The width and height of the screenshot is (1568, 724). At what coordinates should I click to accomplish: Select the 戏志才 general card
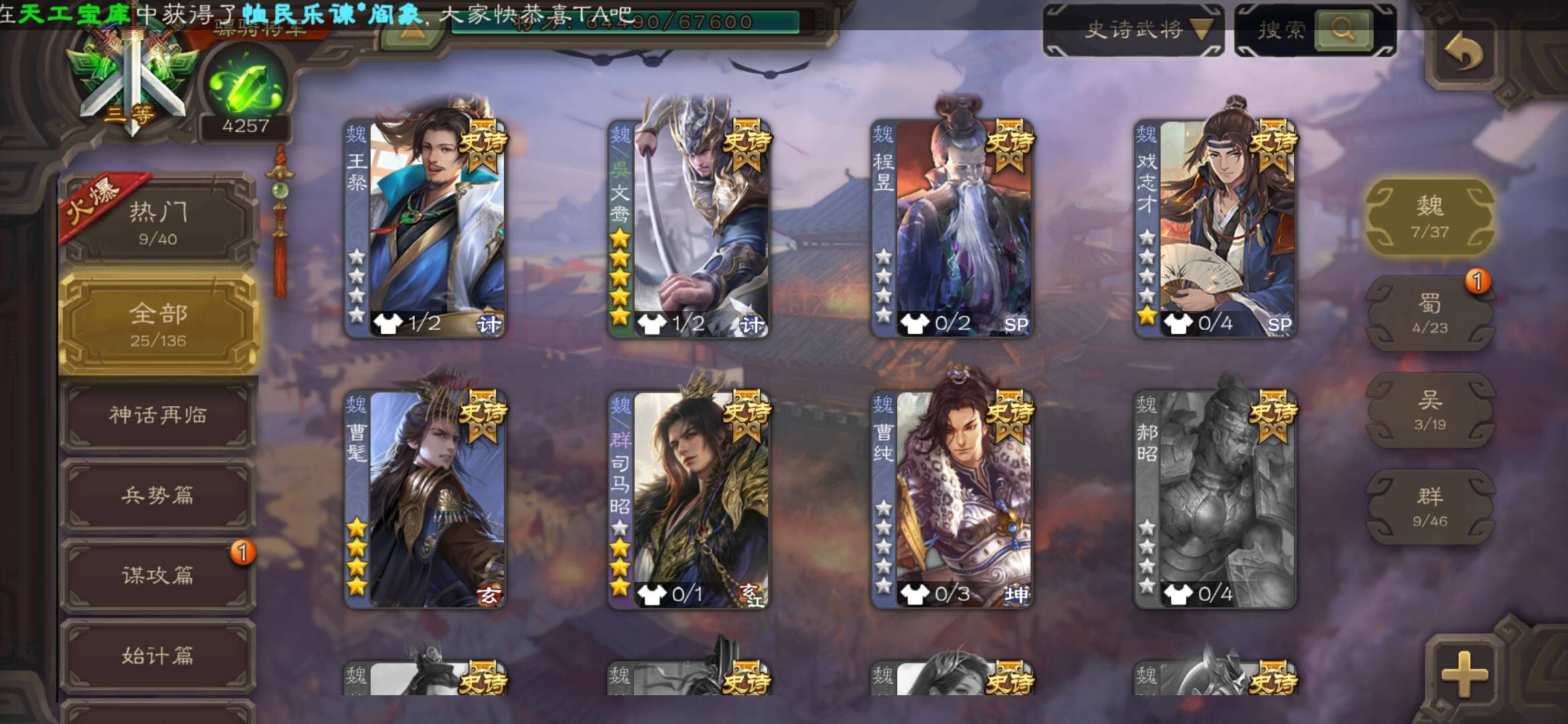pyautogui.click(x=1214, y=228)
